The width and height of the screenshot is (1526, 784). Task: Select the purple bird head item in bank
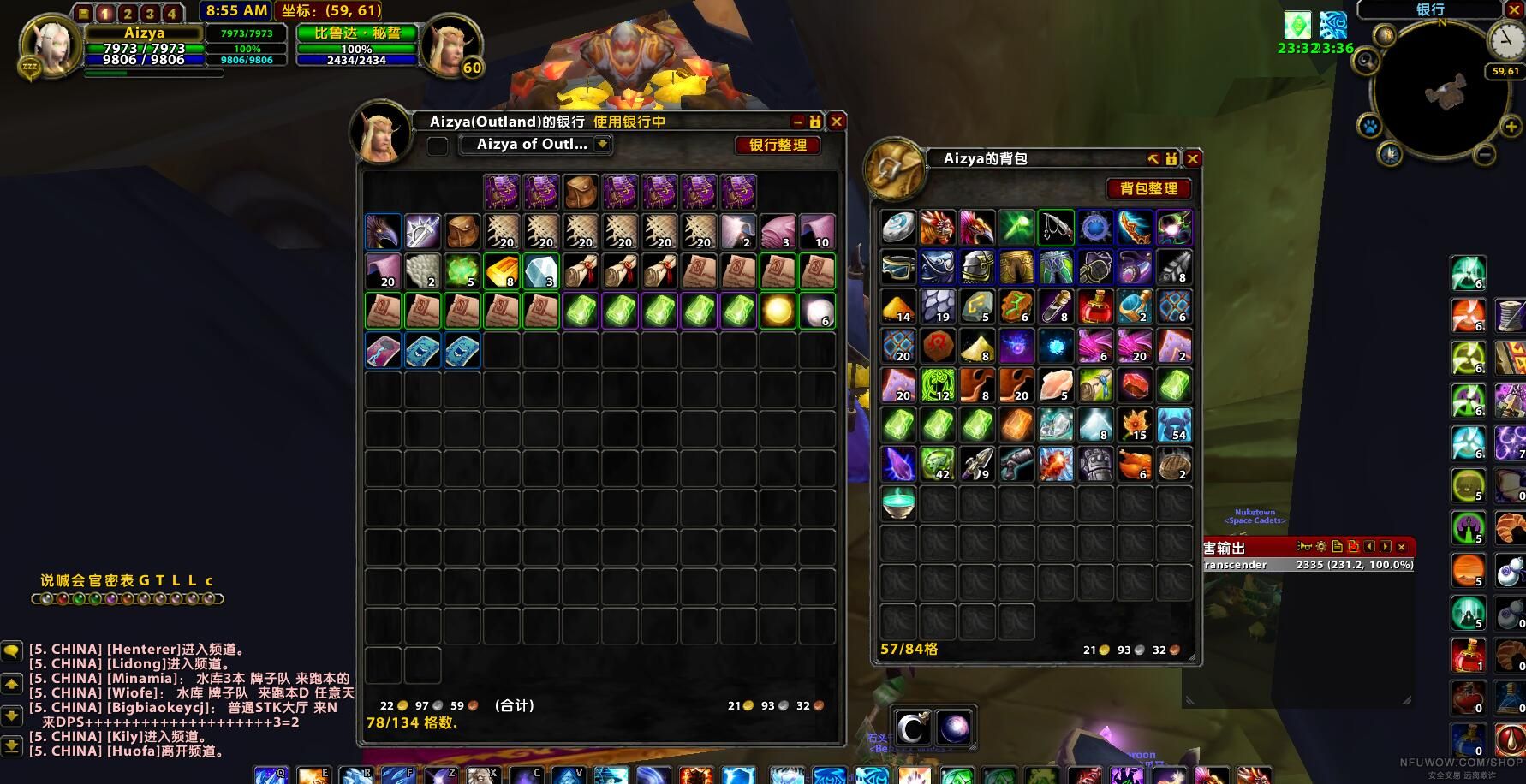[383, 232]
